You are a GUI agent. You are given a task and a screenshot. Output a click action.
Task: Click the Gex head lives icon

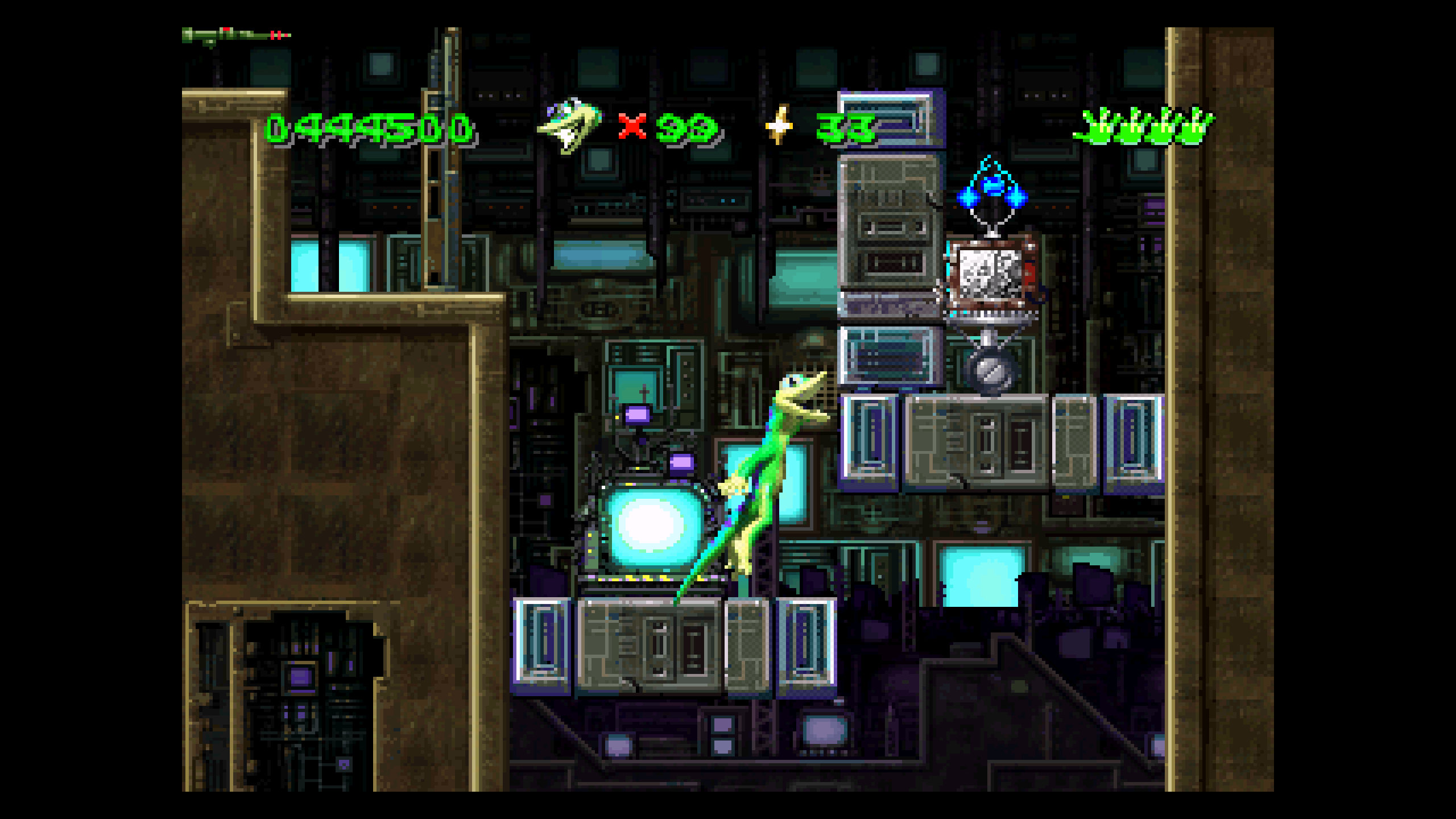[x=569, y=126]
